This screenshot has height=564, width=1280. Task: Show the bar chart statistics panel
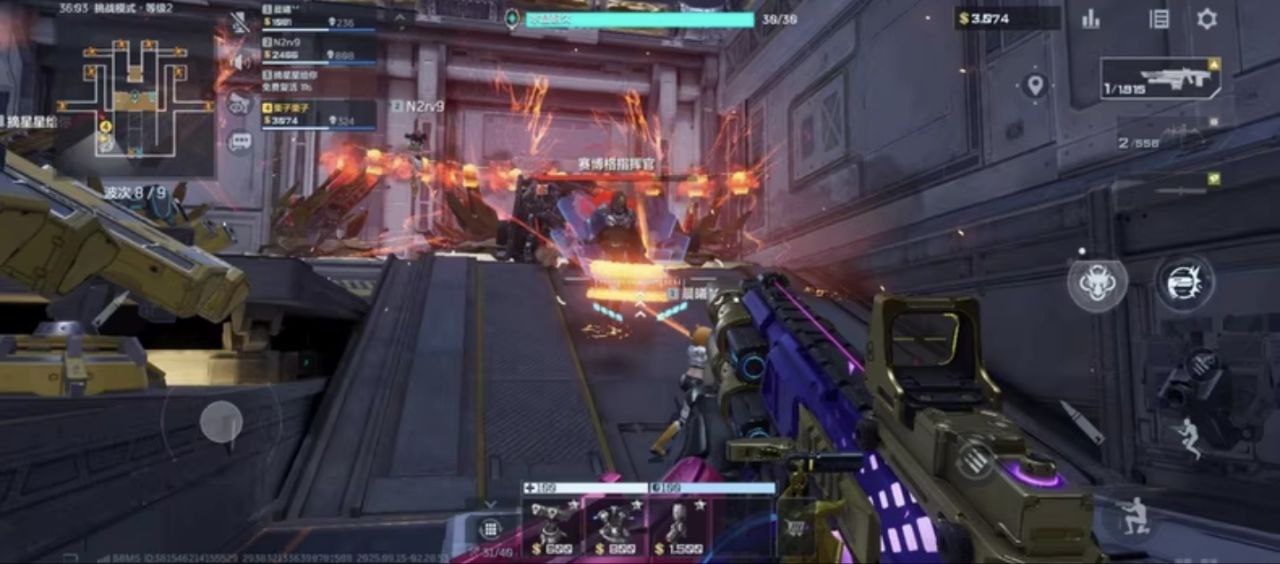(1090, 19)
